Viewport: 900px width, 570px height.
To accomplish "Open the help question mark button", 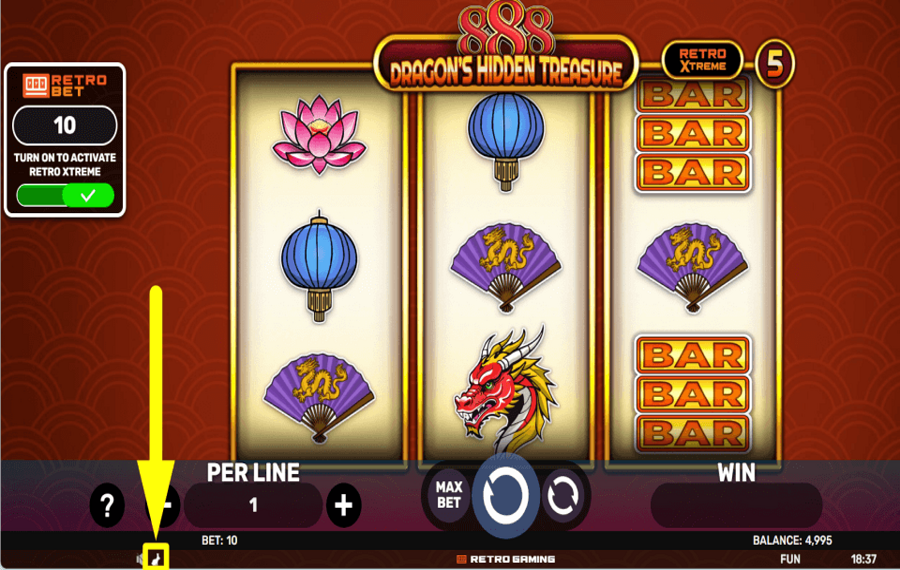I will point(107,505).
